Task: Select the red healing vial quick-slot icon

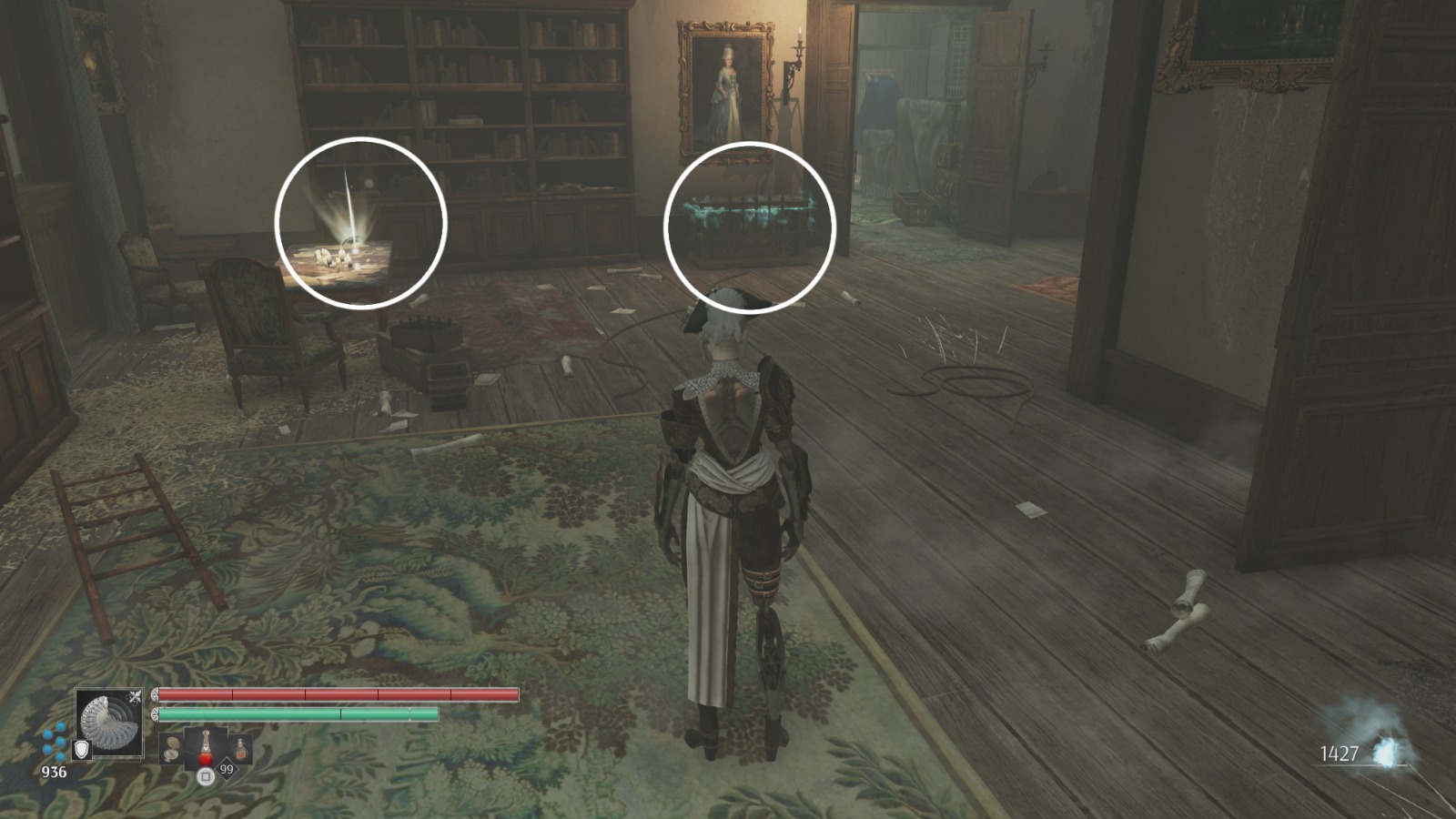Action: point(206,746)
